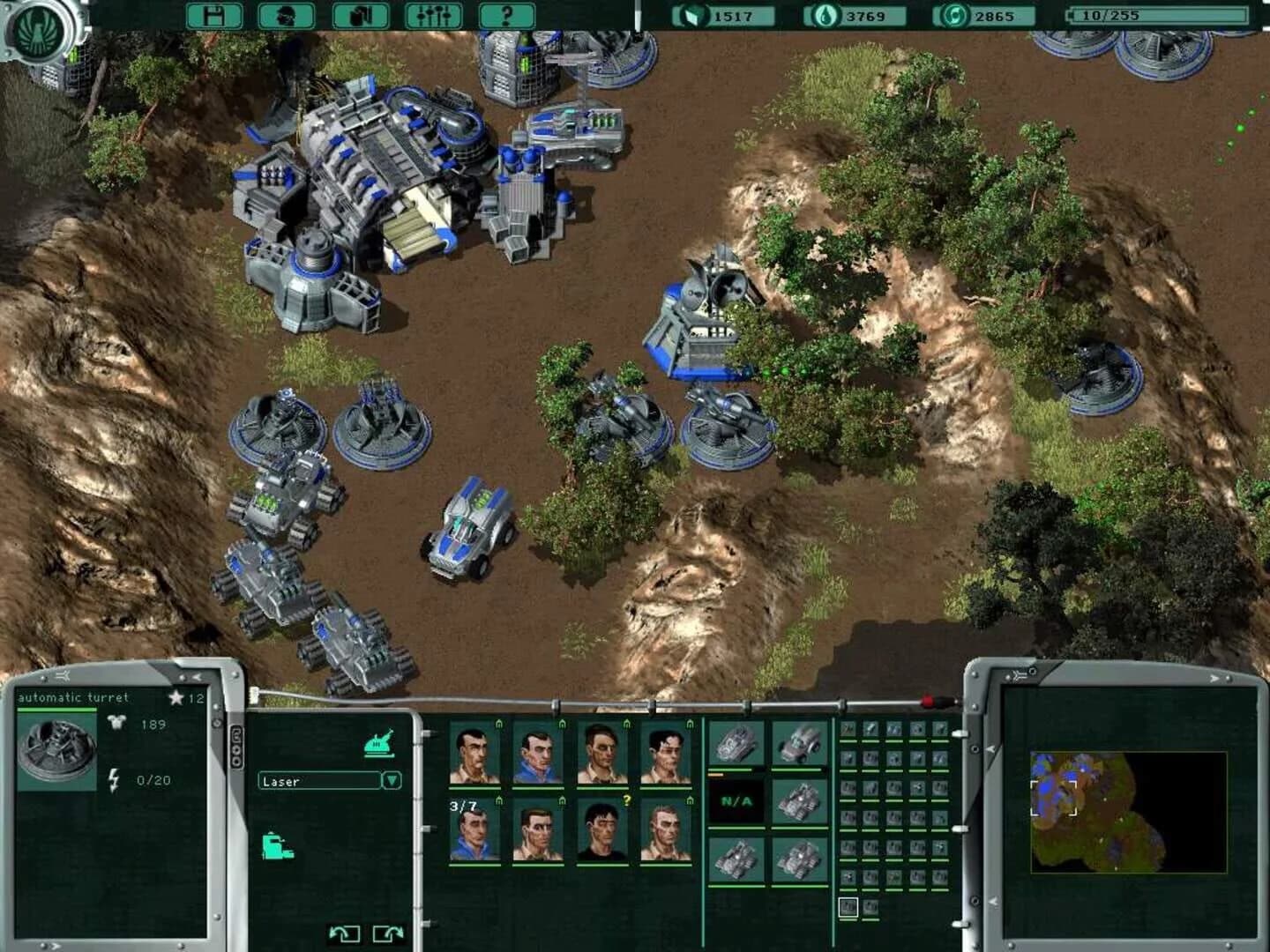The width and height of the screenshot is (1270, 952).
Task: Select the turret weapon icon in the panel
Action: [x=379, y=742]
